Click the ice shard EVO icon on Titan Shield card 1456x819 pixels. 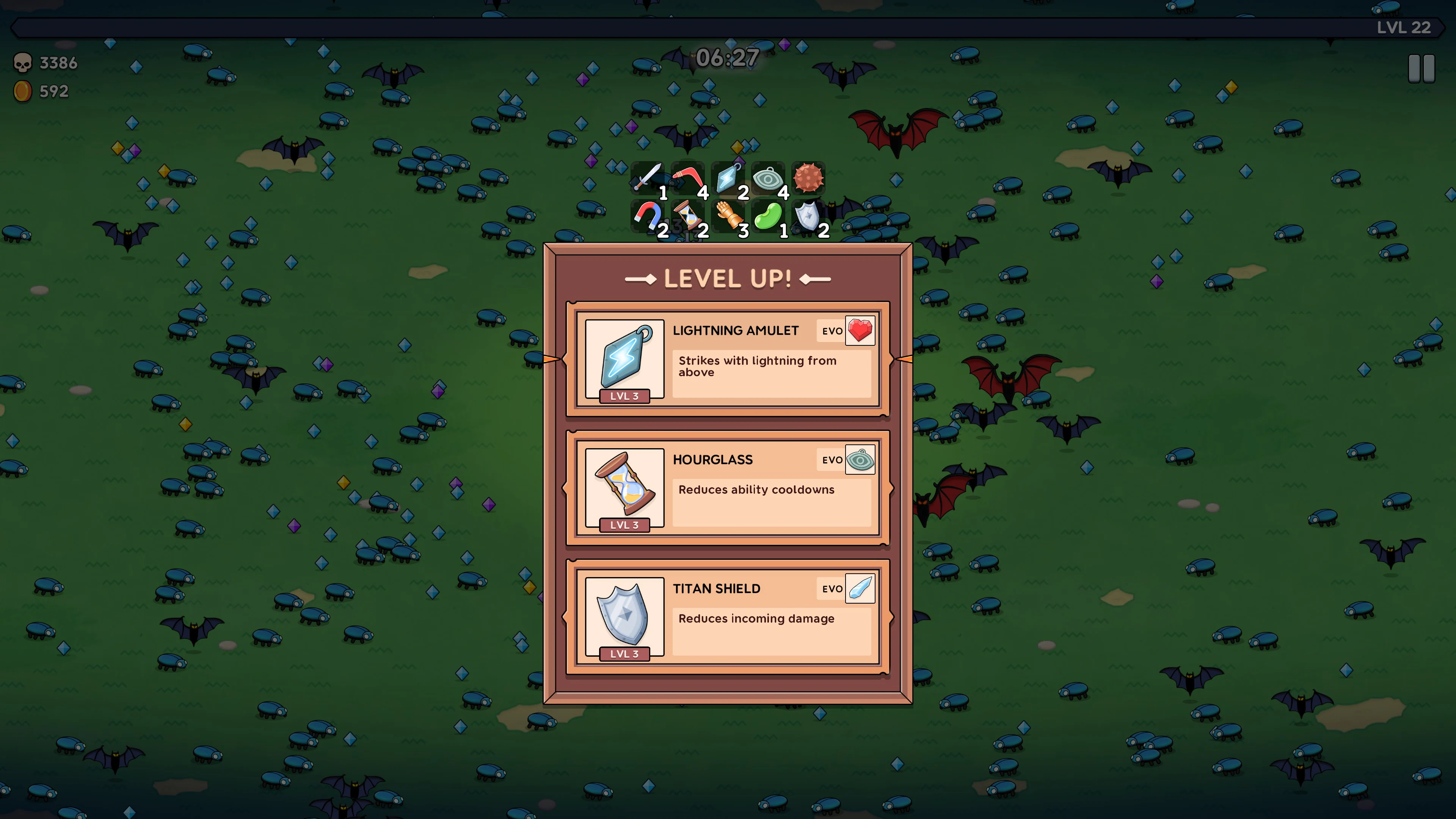860,588
